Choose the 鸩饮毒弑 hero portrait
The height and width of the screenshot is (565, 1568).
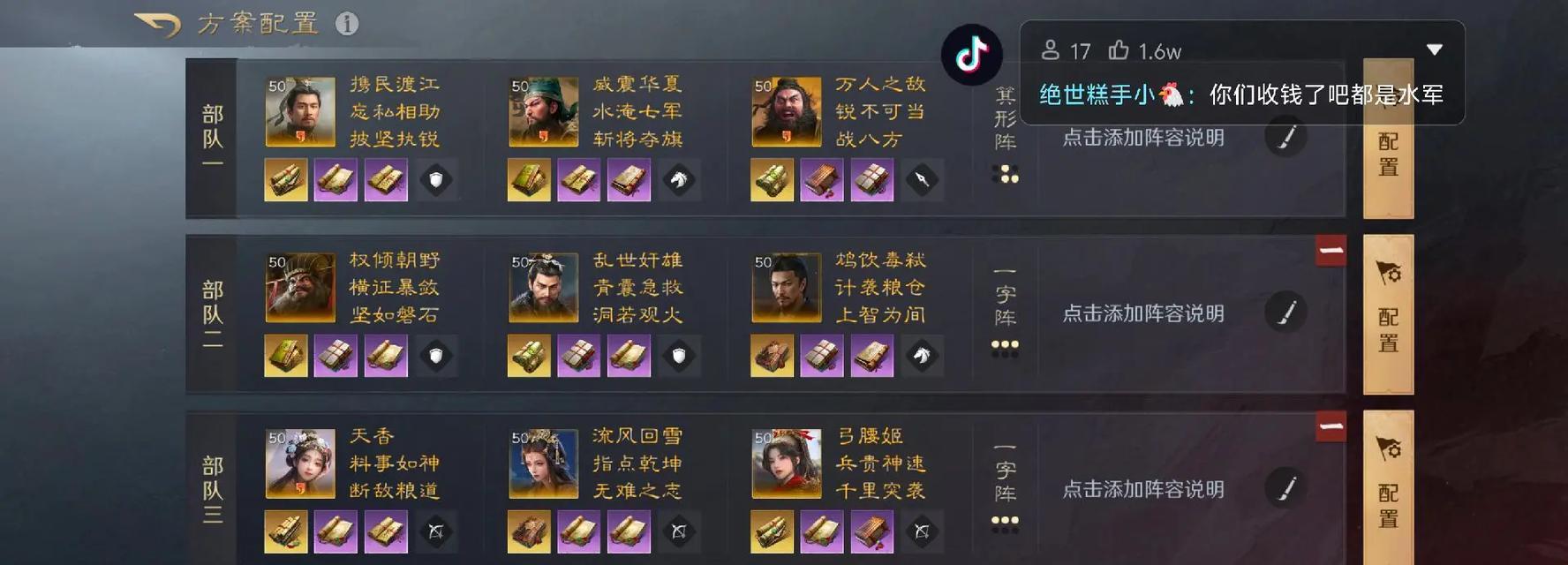786,288
